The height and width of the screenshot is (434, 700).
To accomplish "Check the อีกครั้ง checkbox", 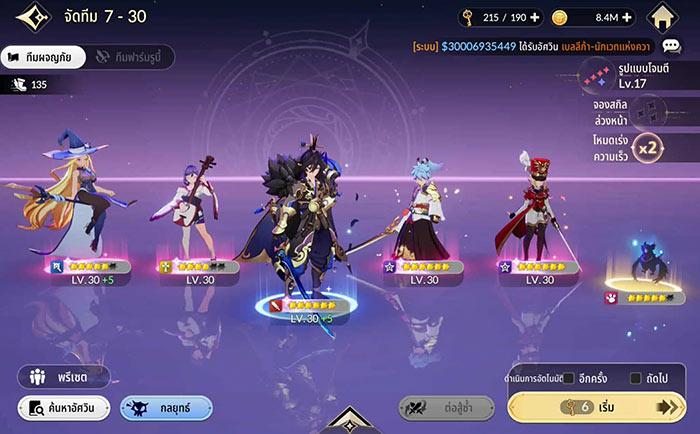I will pos(569,378).
